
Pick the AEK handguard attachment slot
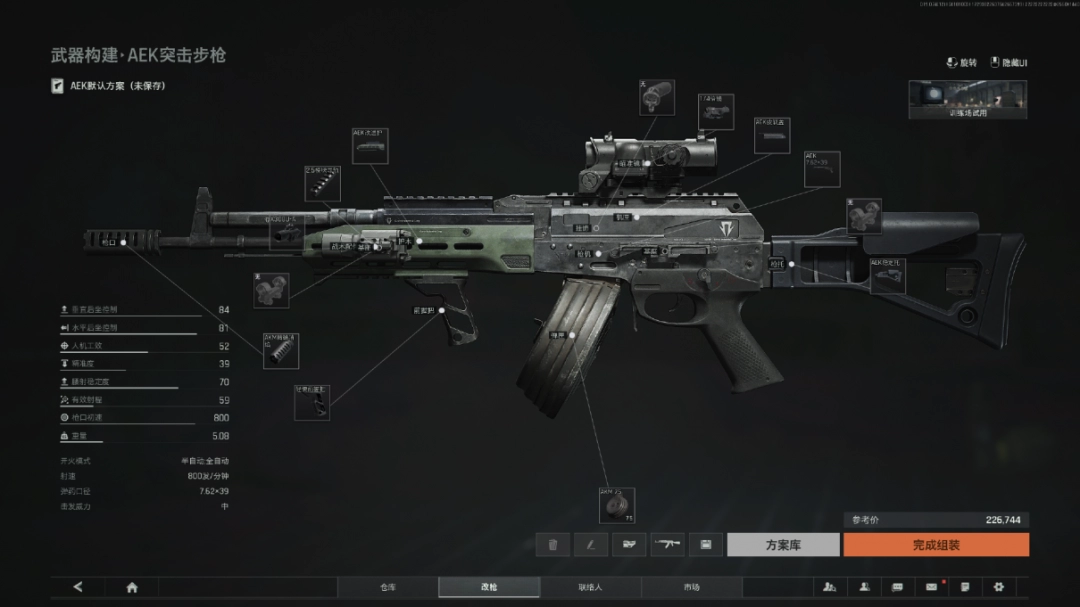click(369, 145)
